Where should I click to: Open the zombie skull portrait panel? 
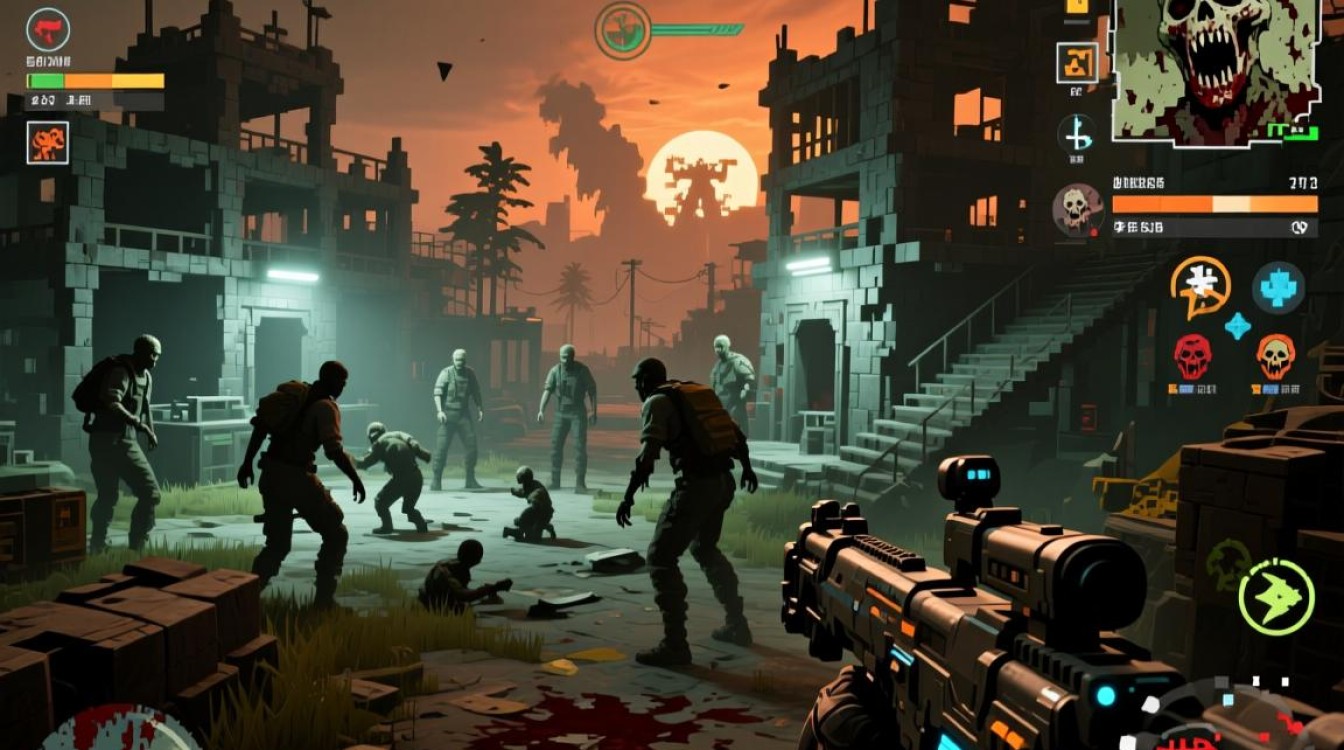tap(1215, 70)
